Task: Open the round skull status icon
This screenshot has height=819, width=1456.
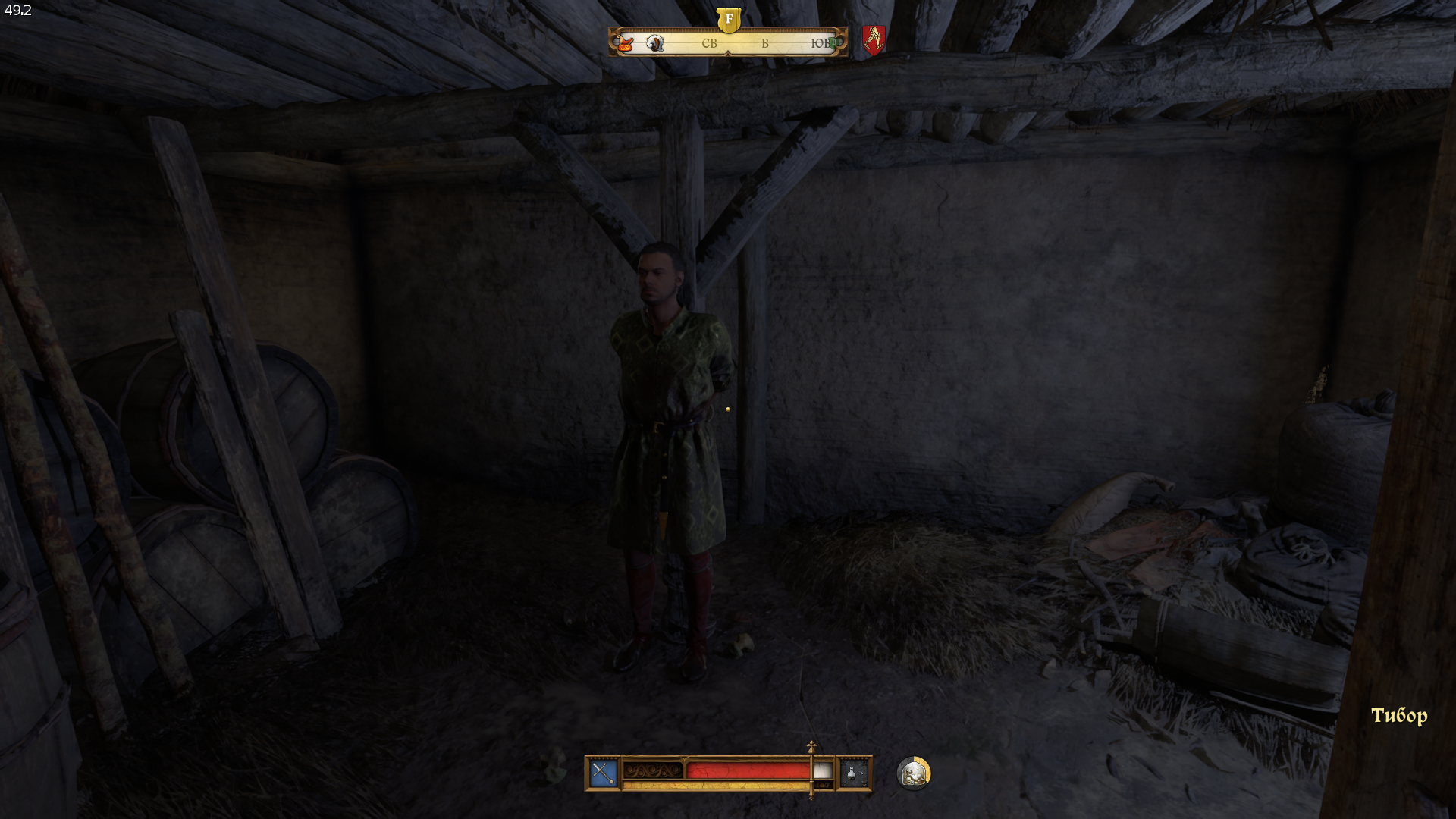Action: point(913,773)
